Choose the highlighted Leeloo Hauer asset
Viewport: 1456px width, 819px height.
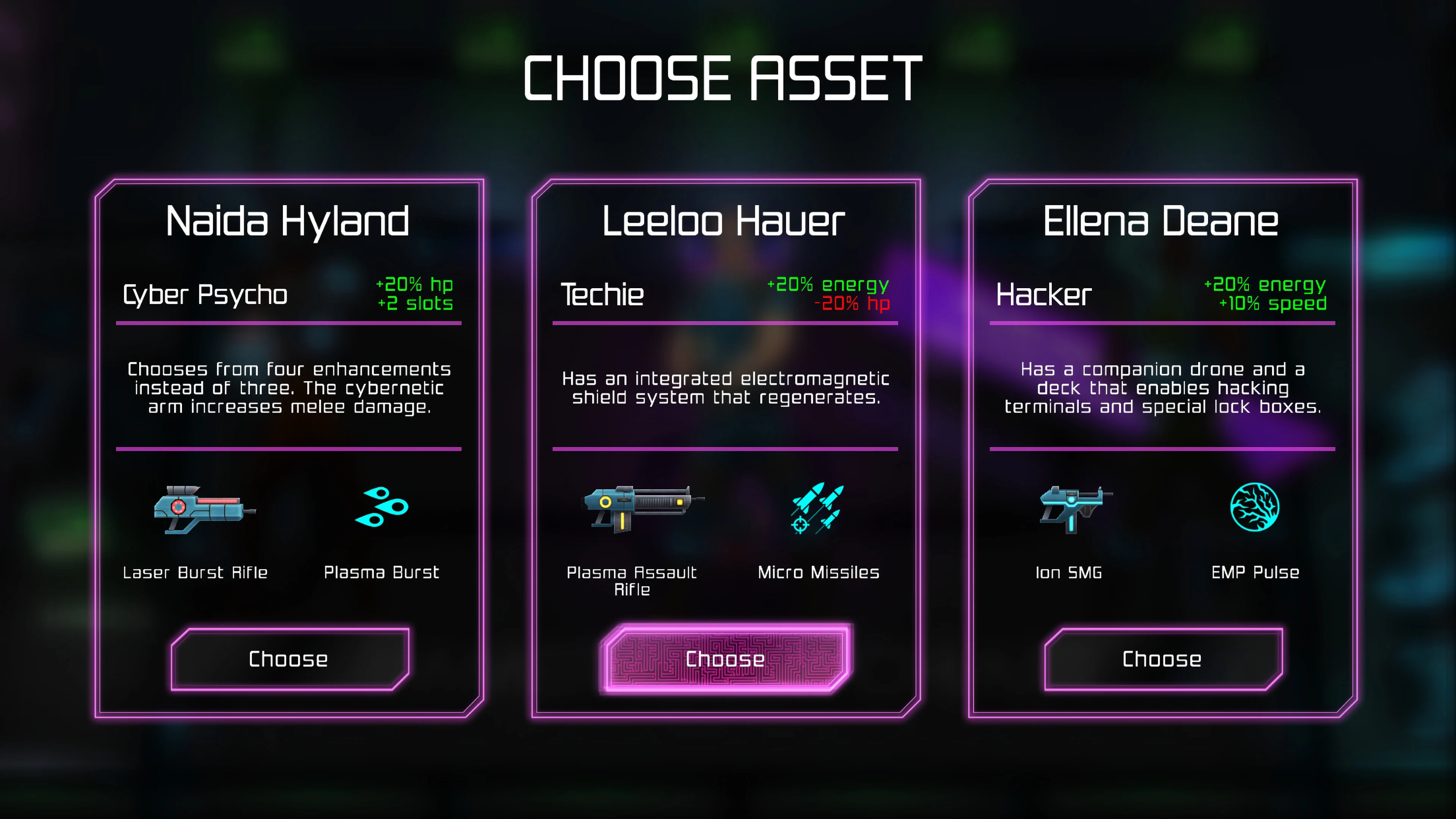(726, 659)
